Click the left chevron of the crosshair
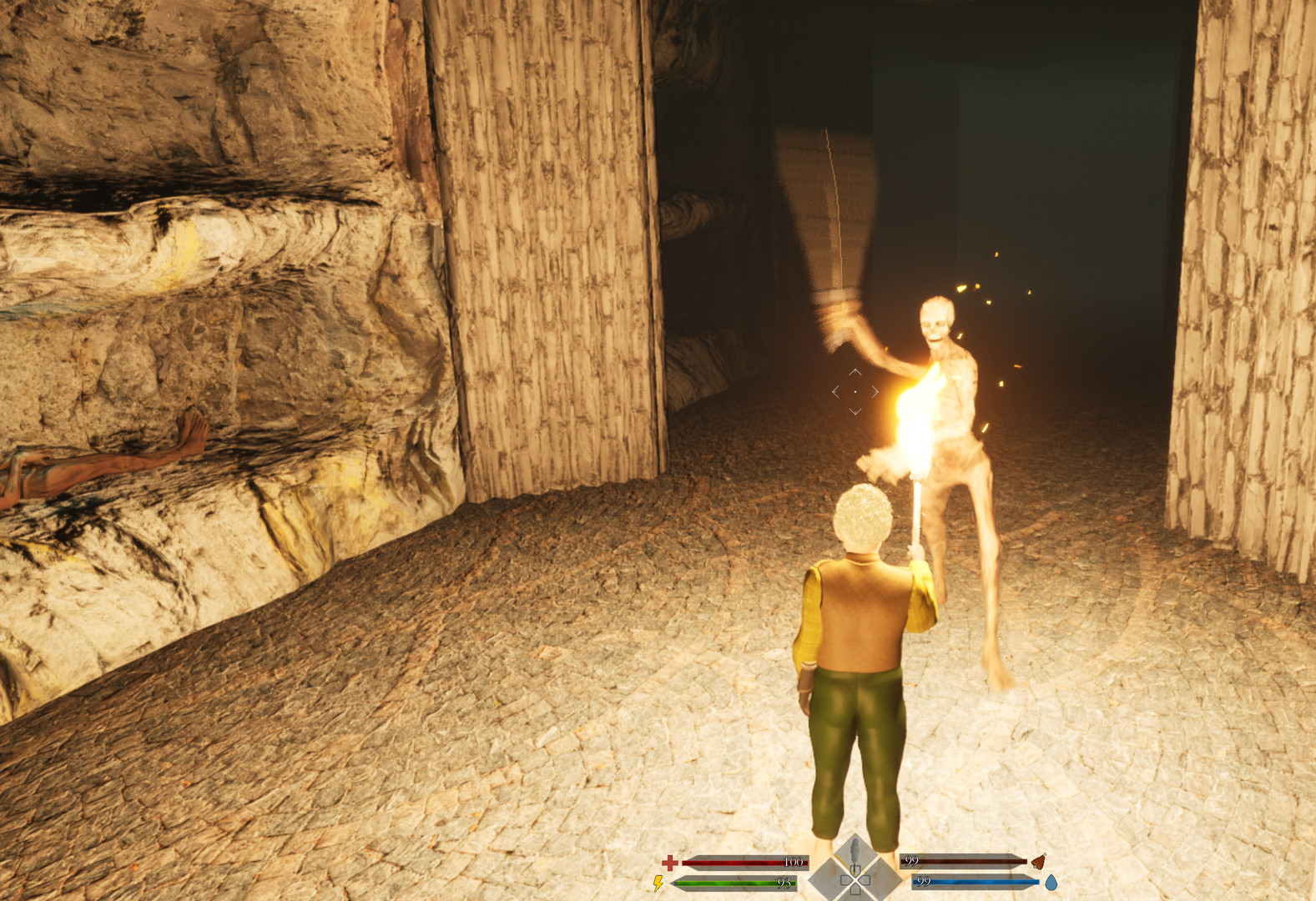 836,392
